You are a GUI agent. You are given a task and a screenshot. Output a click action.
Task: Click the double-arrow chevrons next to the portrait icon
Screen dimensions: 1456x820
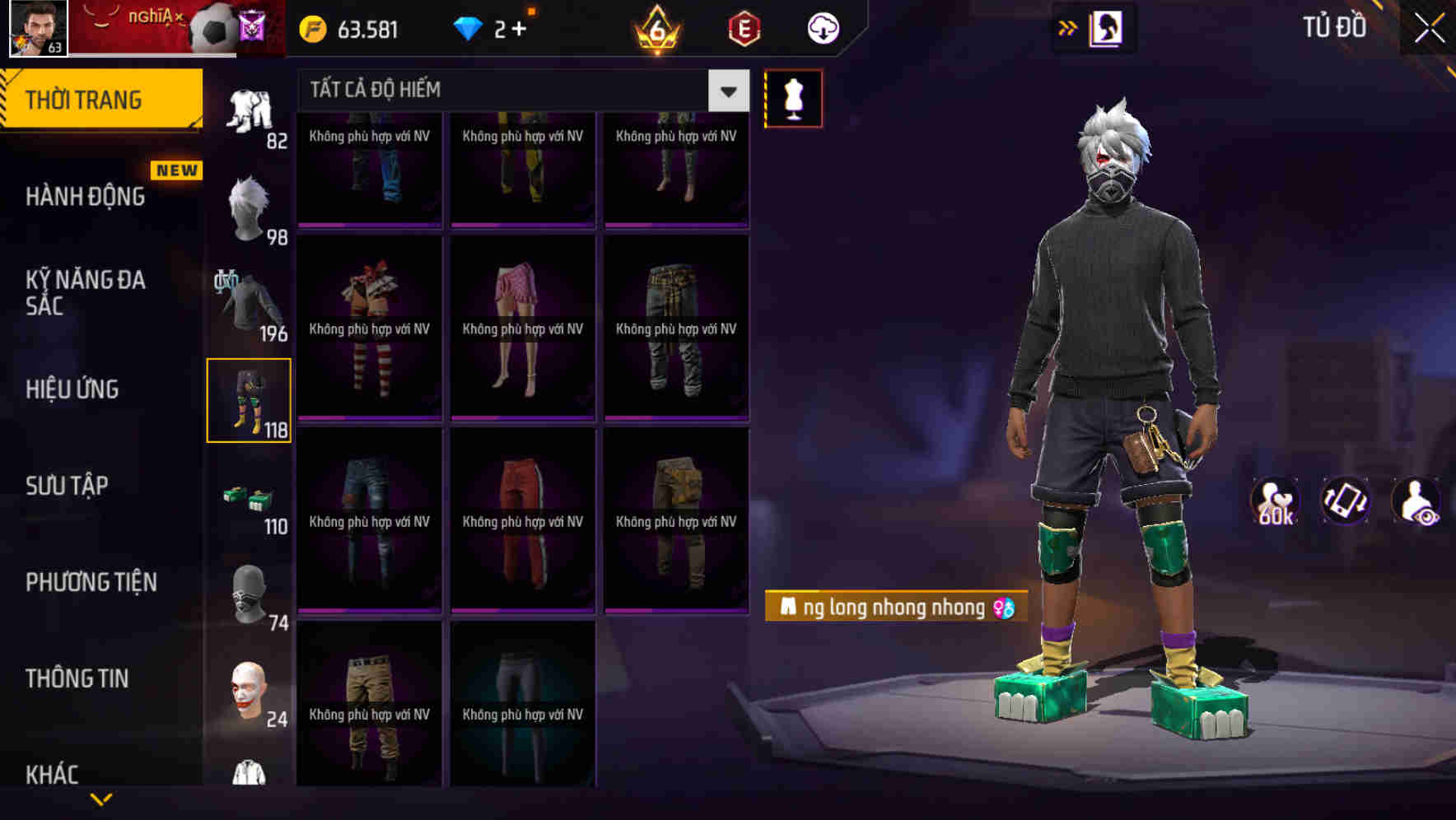click(x=1067, y=27)
